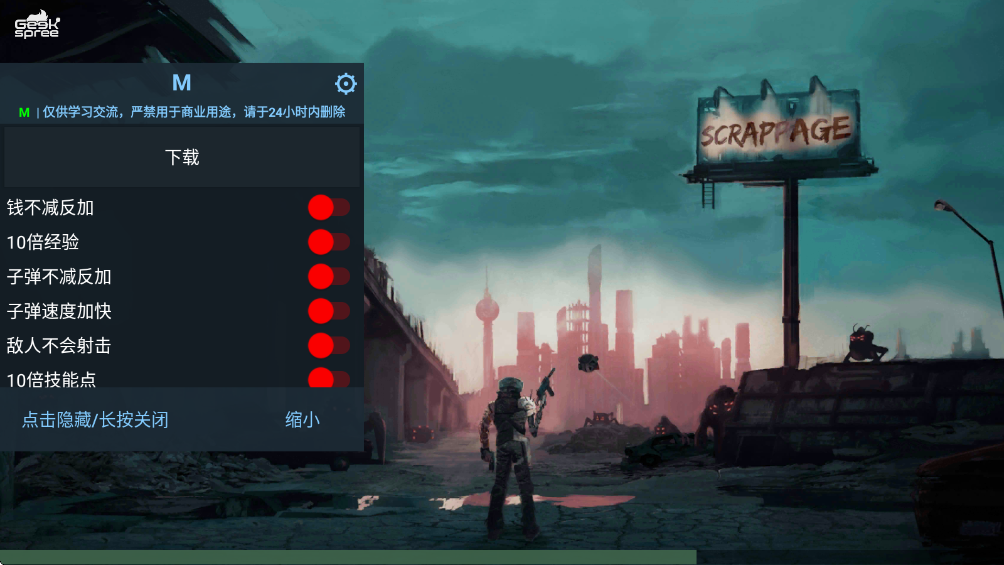
Task: Click the 下载 download button
Action: 182,157
